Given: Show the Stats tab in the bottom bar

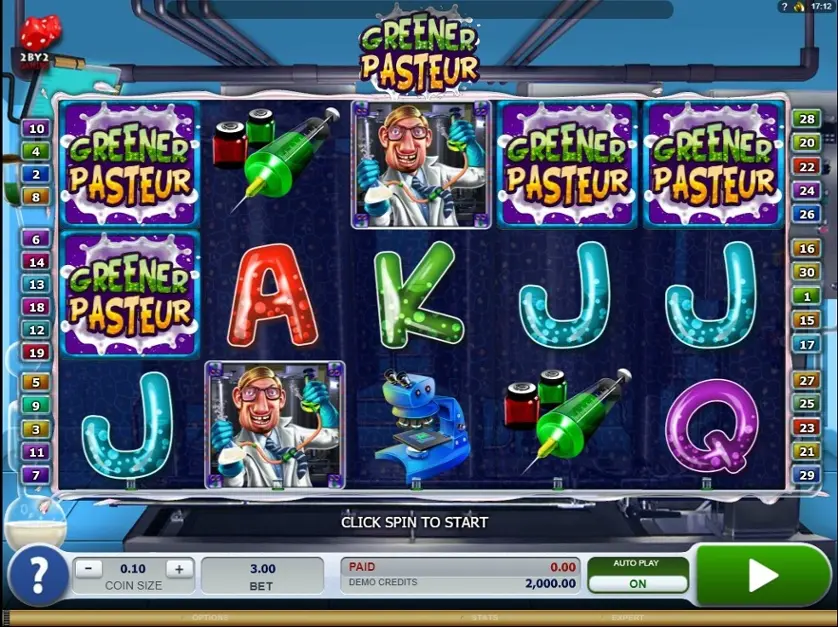Looking at the screenshot, I should pos(485,619).
